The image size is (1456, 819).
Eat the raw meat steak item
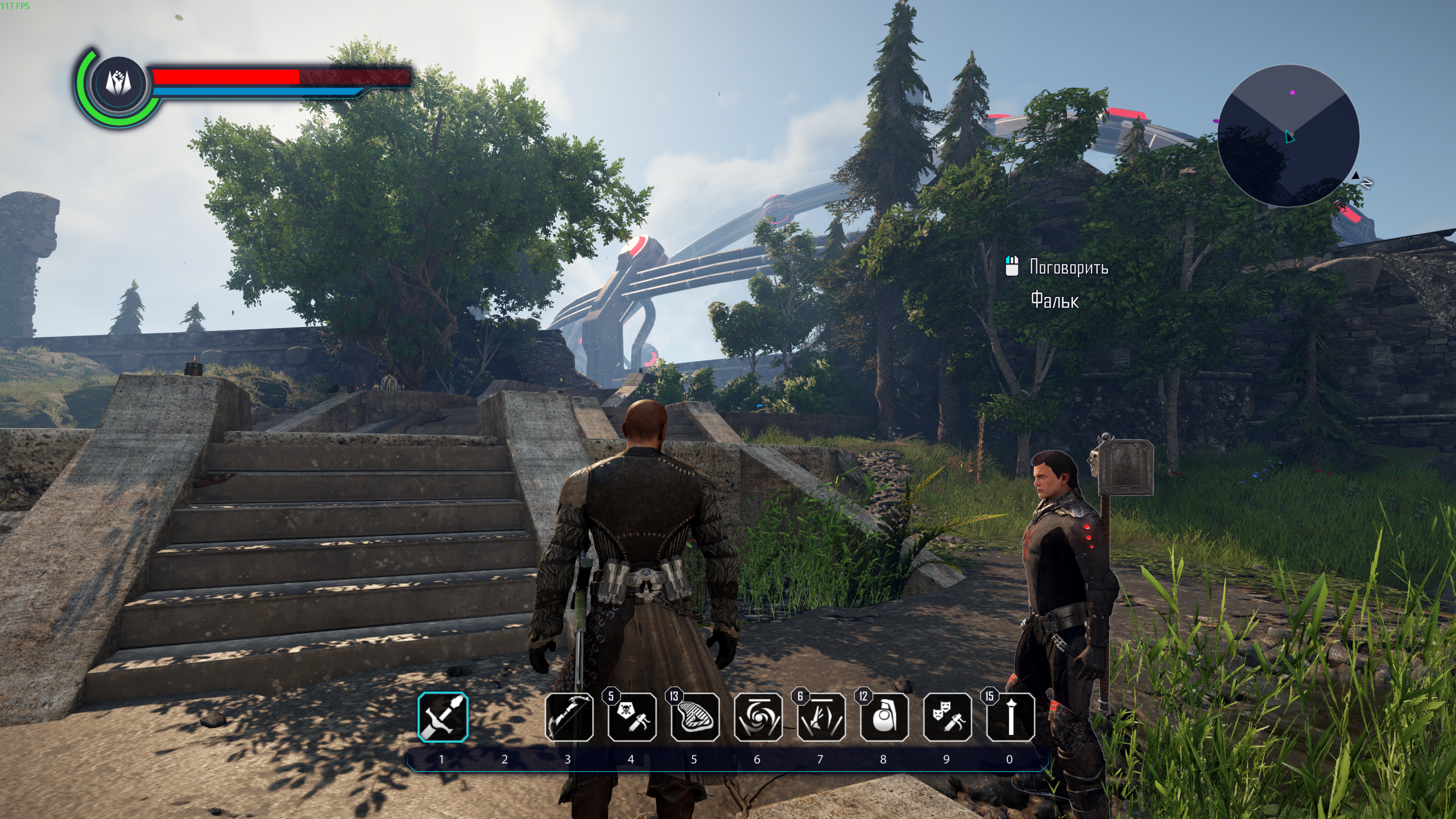(x=694, y=717)
